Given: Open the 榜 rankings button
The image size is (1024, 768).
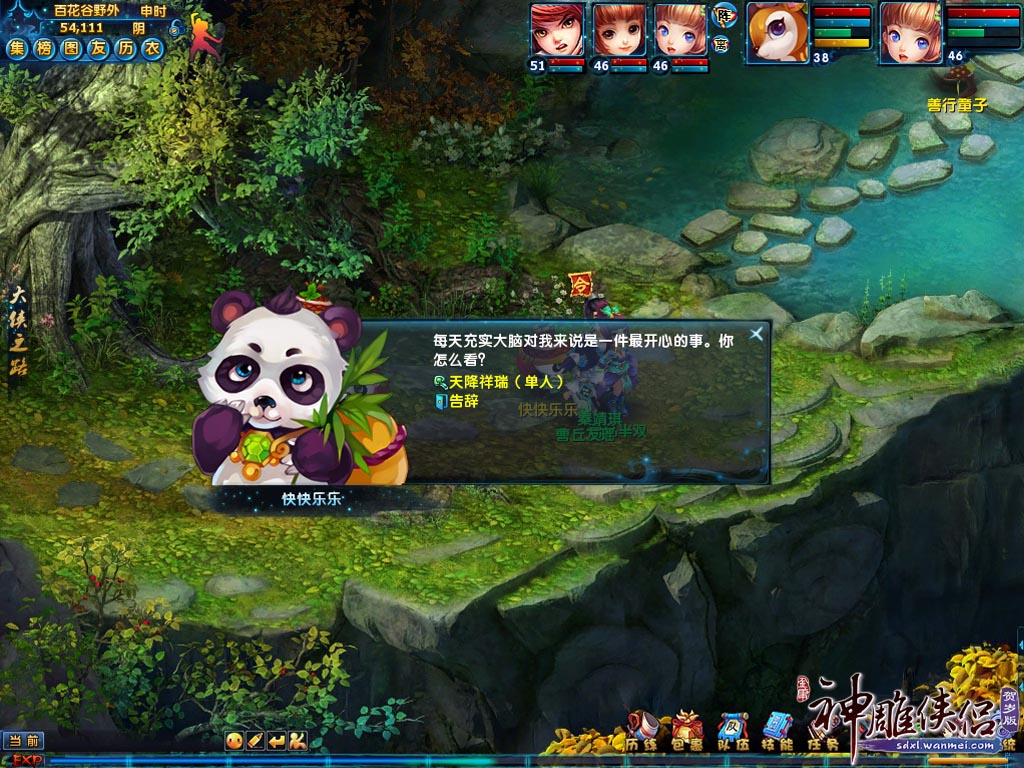Looking at the screenshot, I should 44,48.
